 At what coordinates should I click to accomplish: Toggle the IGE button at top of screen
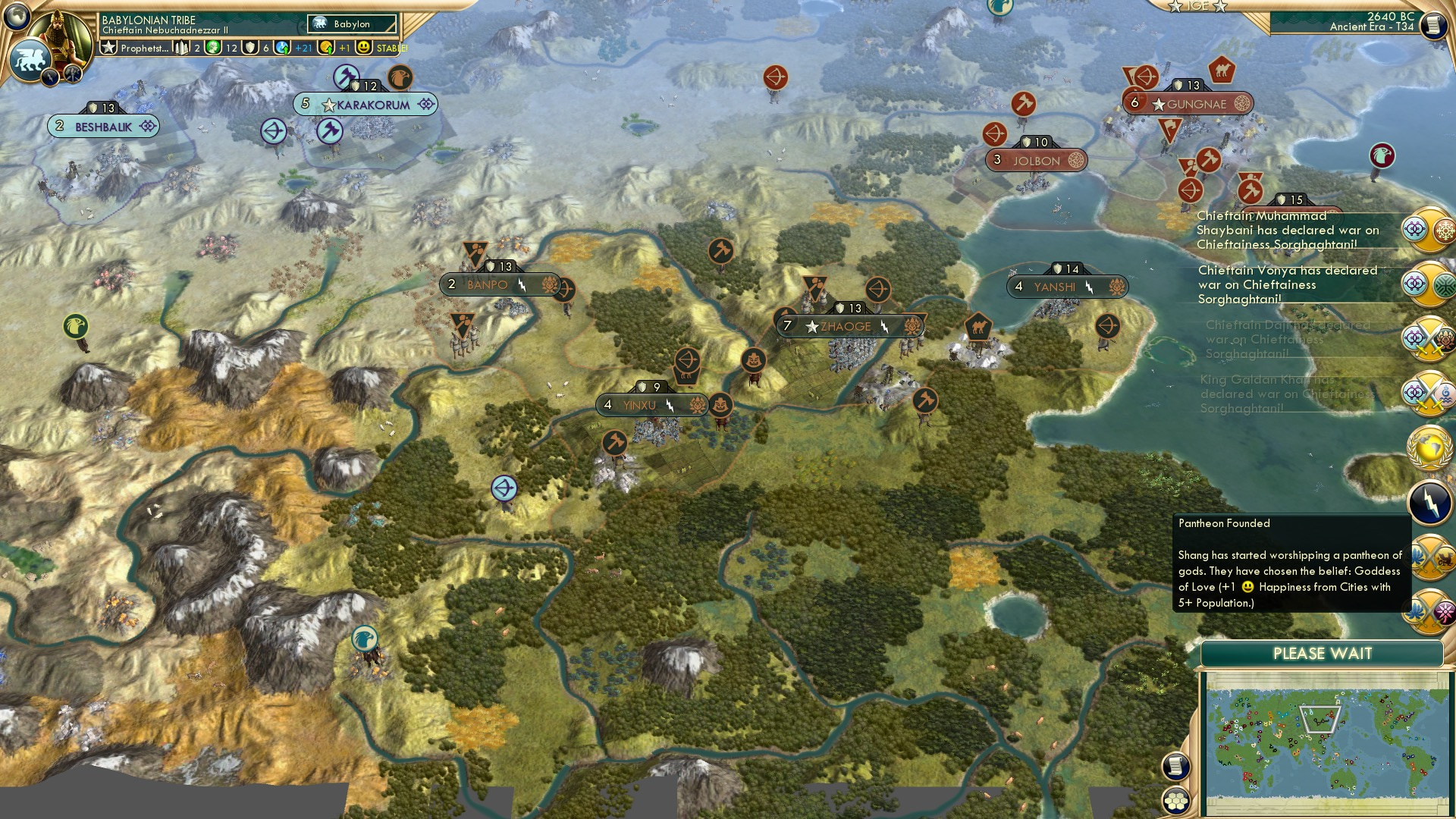(1198, 8)
